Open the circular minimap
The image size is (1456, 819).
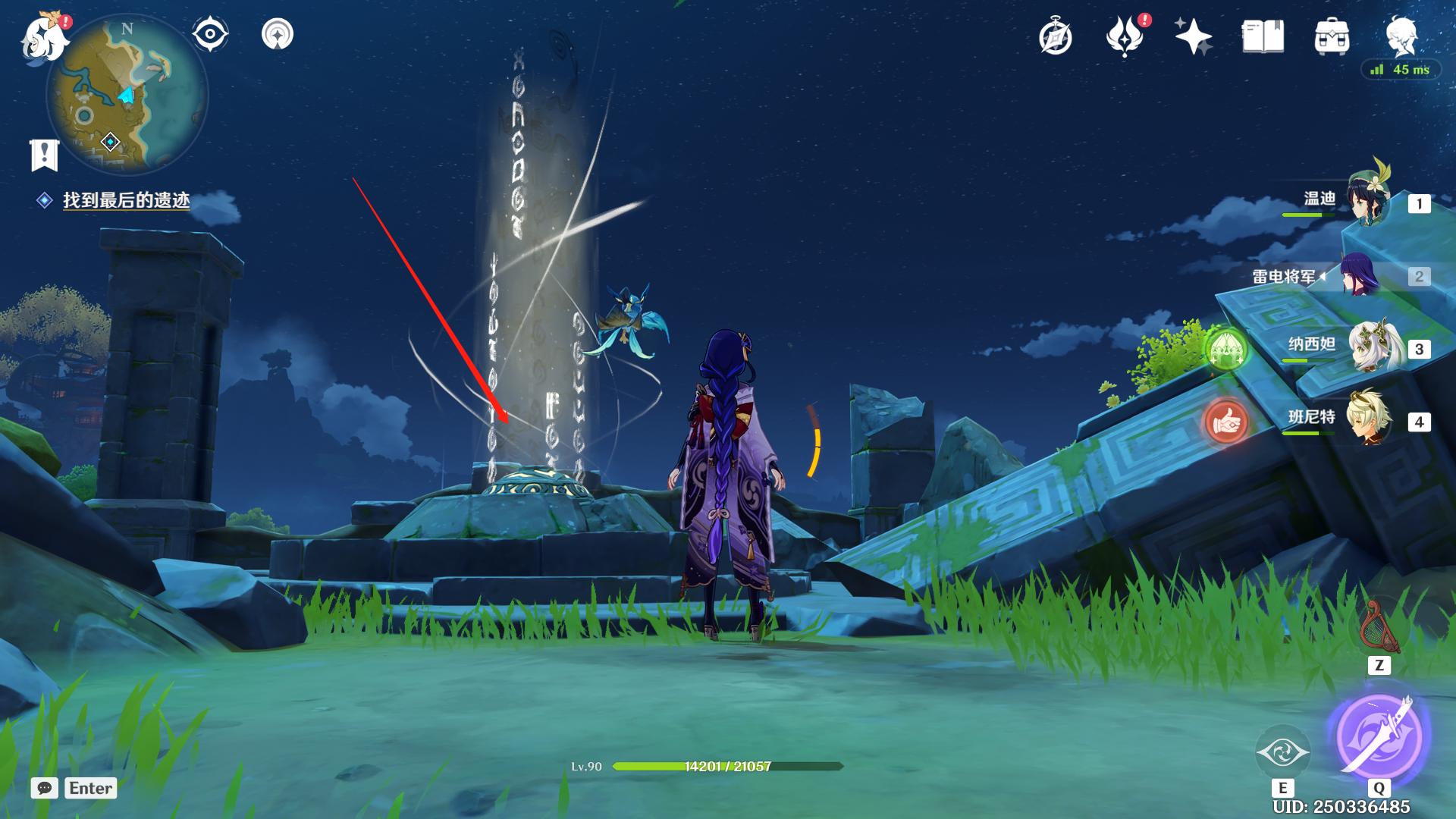click(126, 96)
